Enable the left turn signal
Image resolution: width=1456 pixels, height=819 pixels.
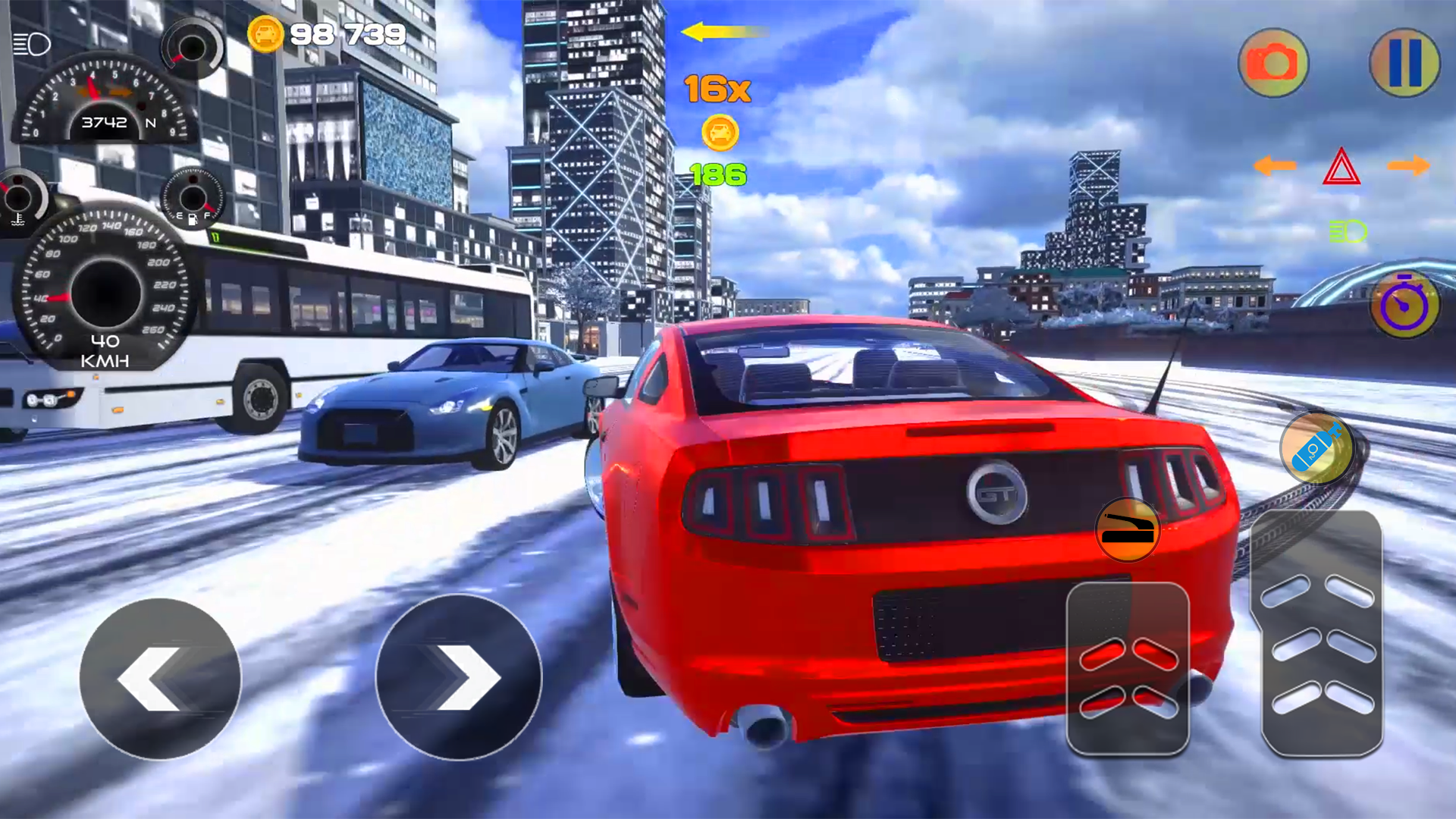click(x=1275, y=165)
